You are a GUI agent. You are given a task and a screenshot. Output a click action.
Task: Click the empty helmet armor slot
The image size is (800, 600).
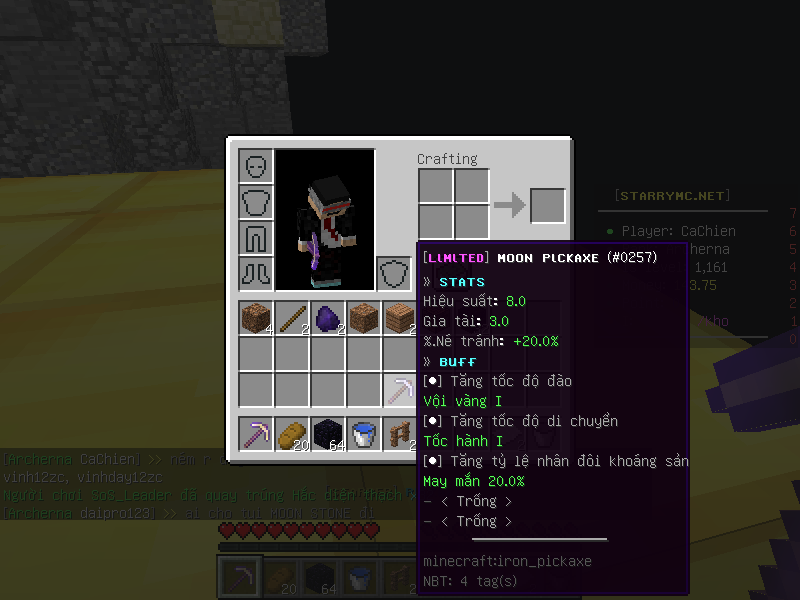[256, 166]
